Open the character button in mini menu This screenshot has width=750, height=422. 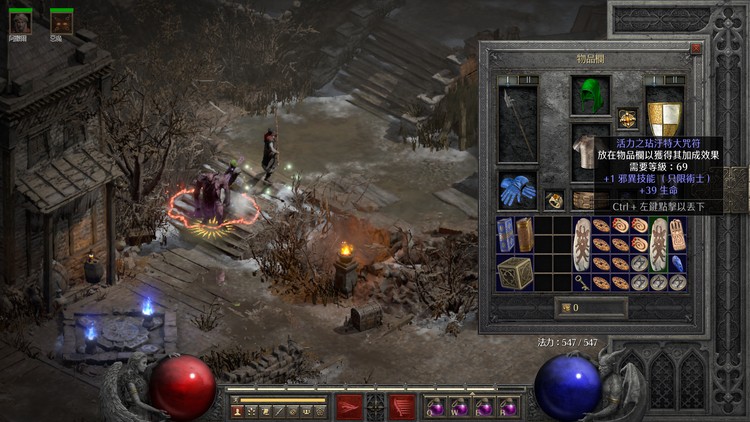pos(238,410)
